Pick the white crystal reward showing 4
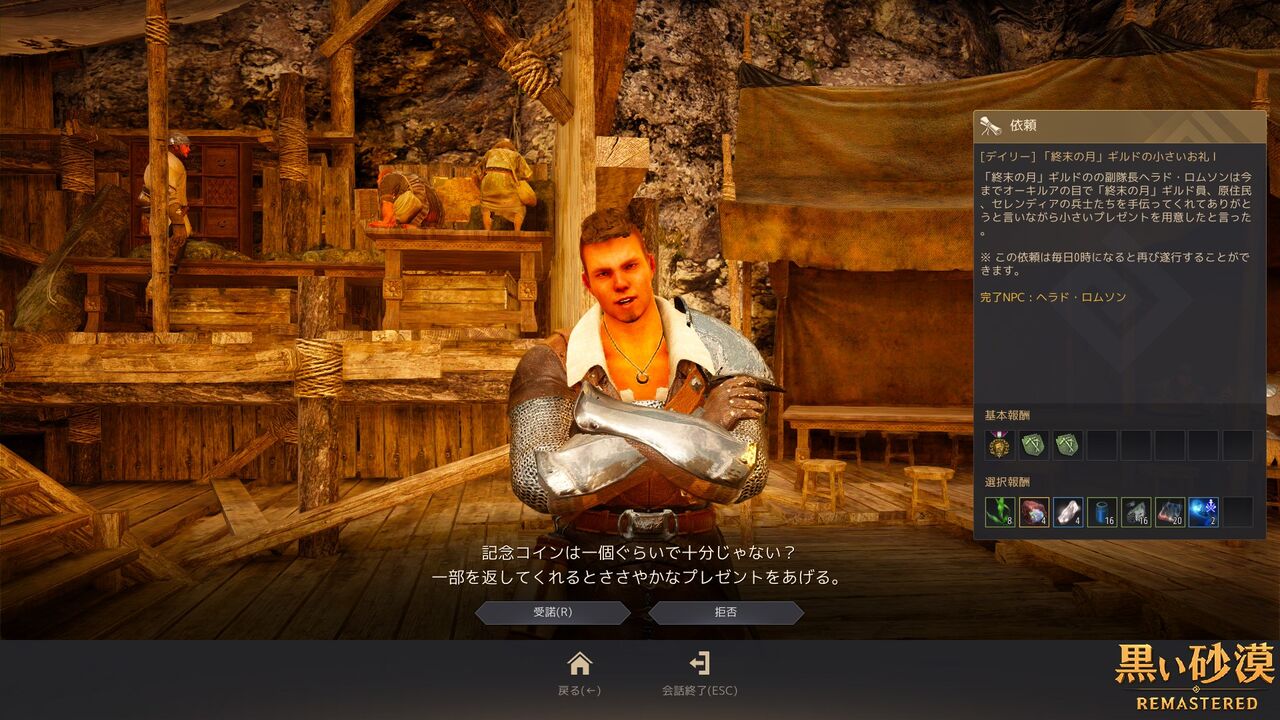 coord(1068,512)
